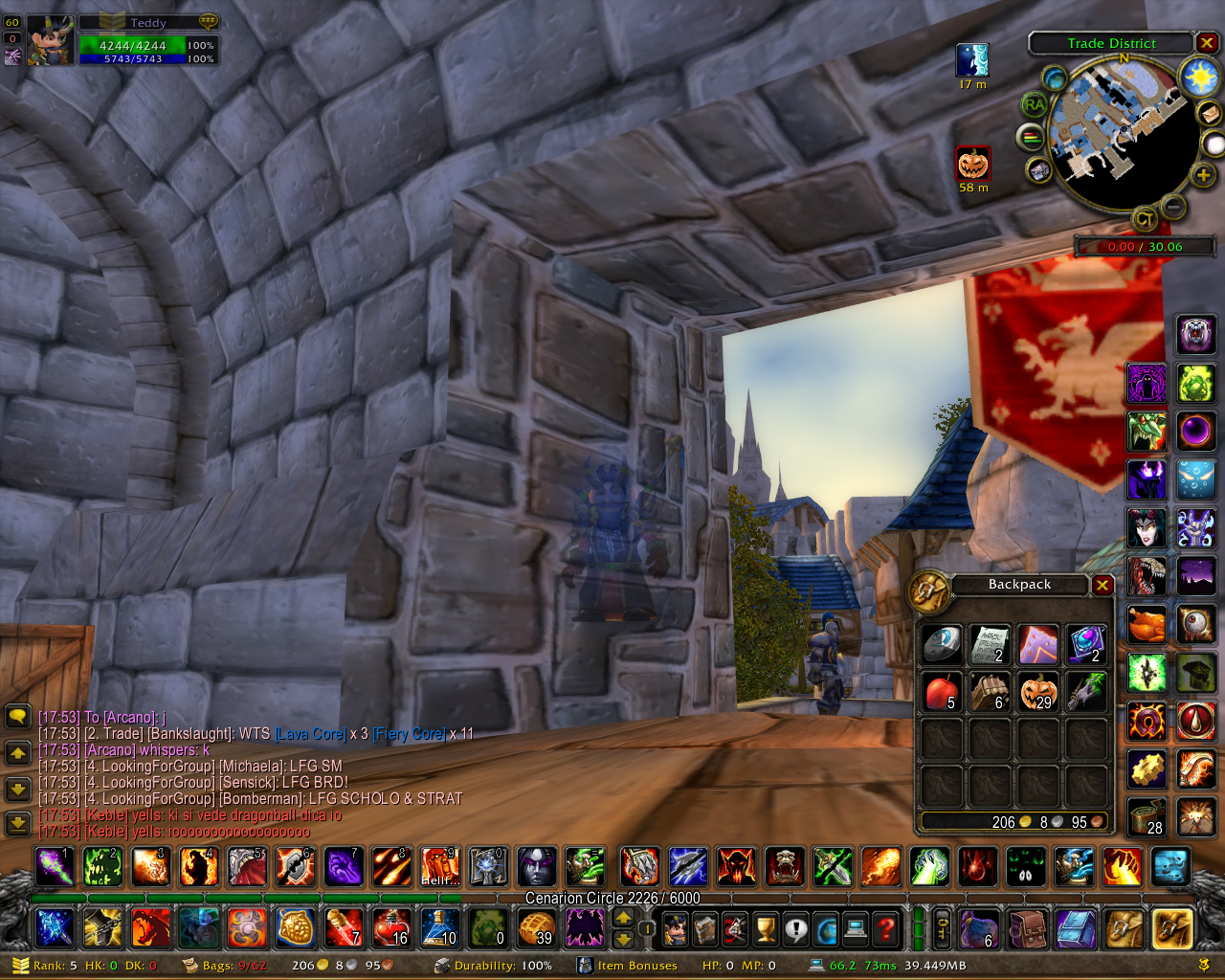The image size is (1225, 980).
Task: Open the gold trophy cup micro button
Action: pyautogui.click(x=766, y=927)
